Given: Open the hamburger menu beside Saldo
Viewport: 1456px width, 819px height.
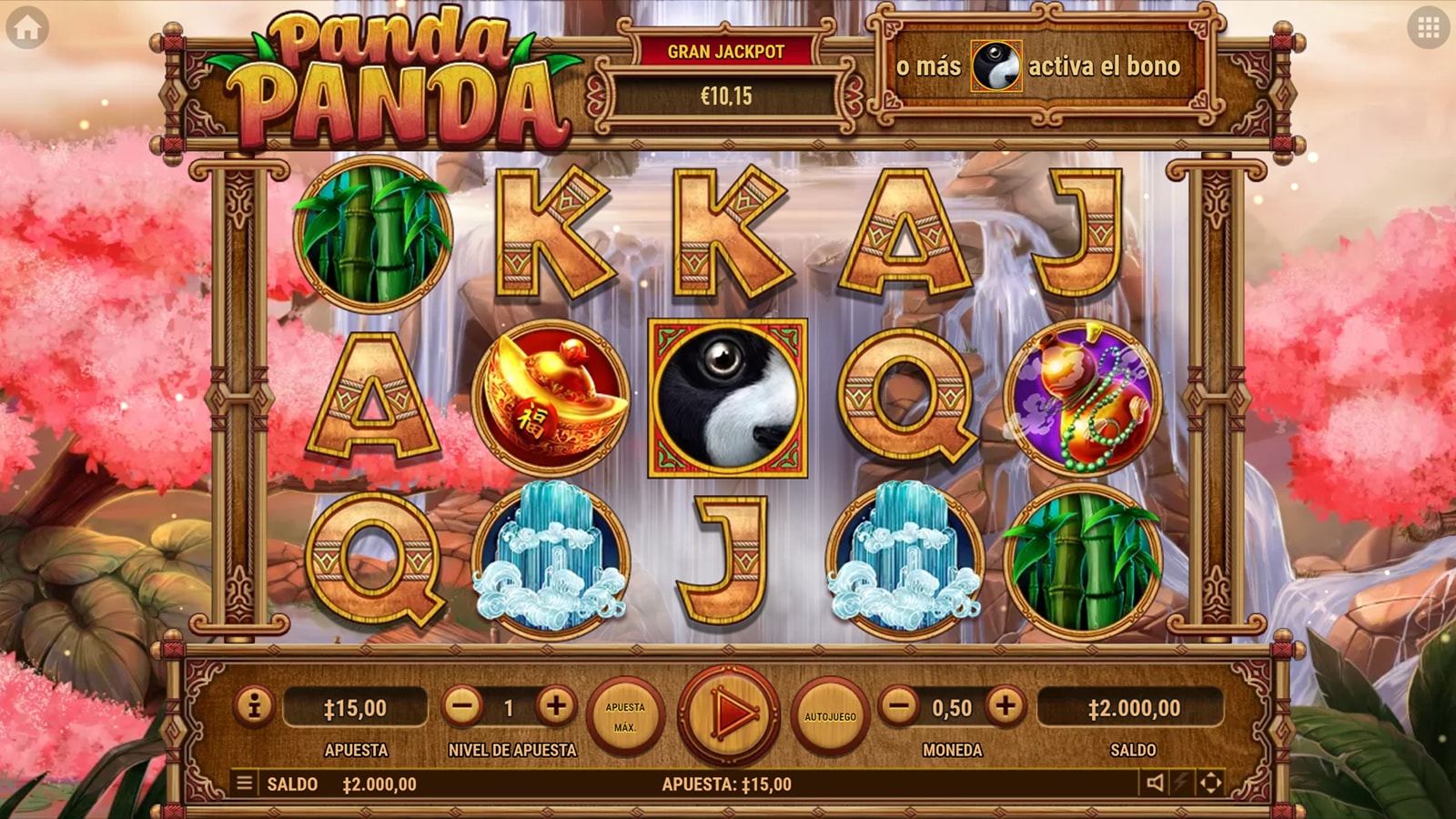Looking at the screenshot, I should point(244,783).
